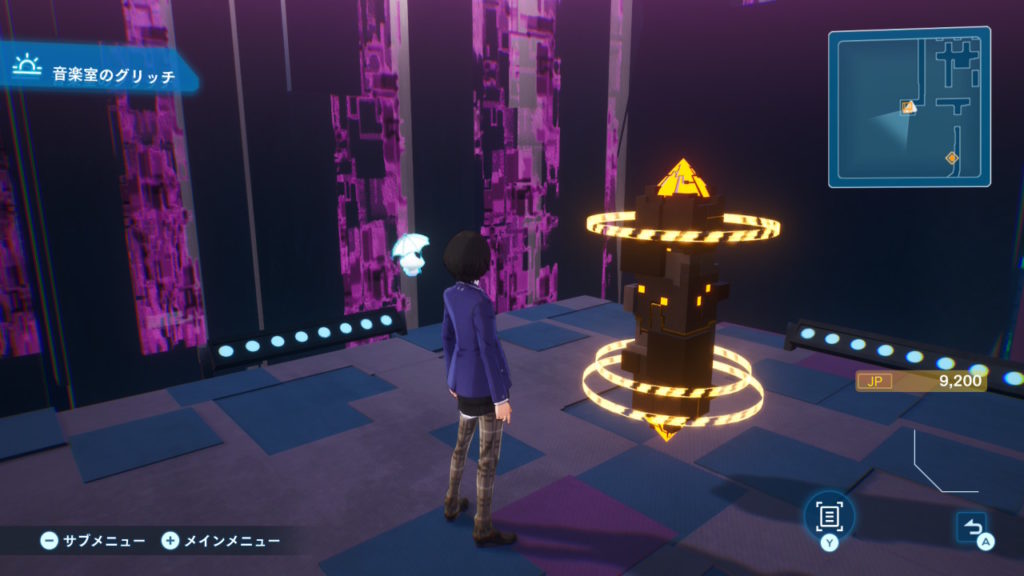Open the minimap in the corner
Image resolution: width=1024 pixels, height=576 pixels.
(909, 107)
